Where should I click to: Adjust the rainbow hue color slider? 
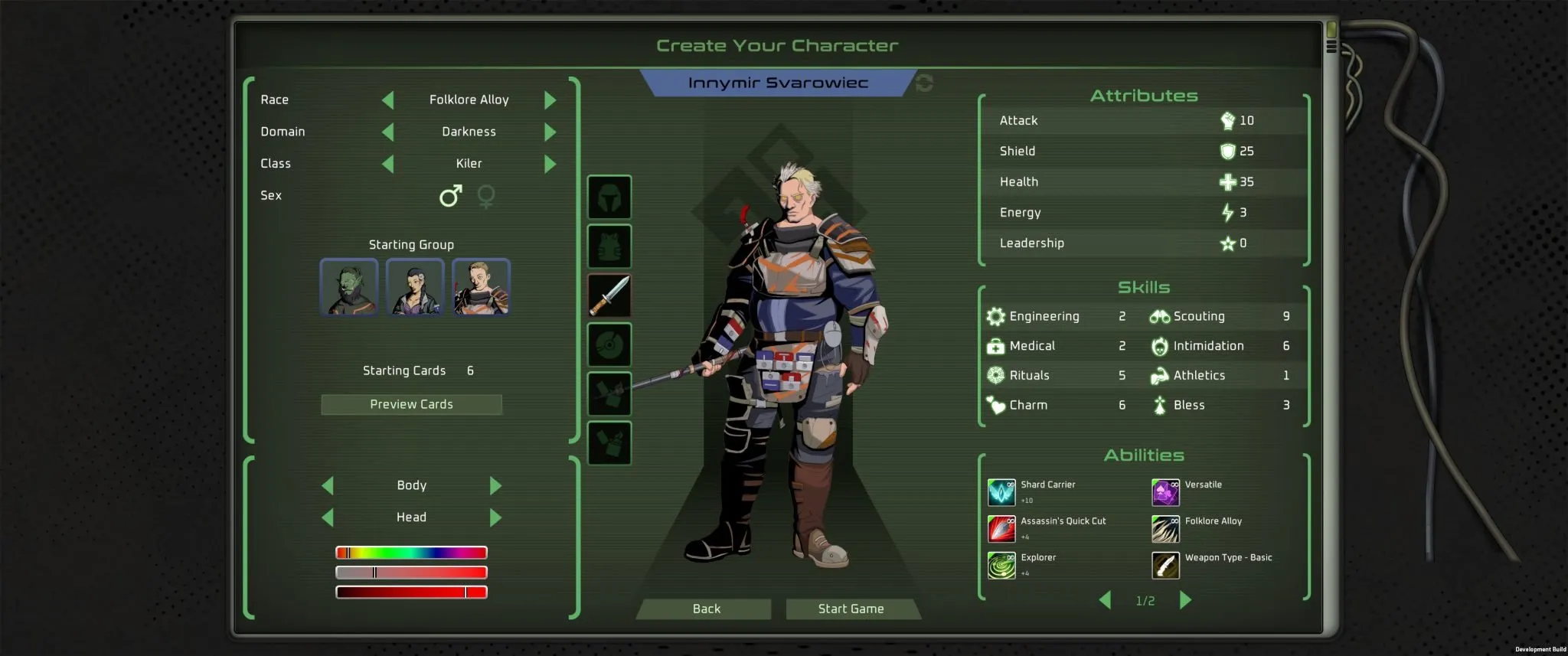pyautogui.click(x=411, y=553)
